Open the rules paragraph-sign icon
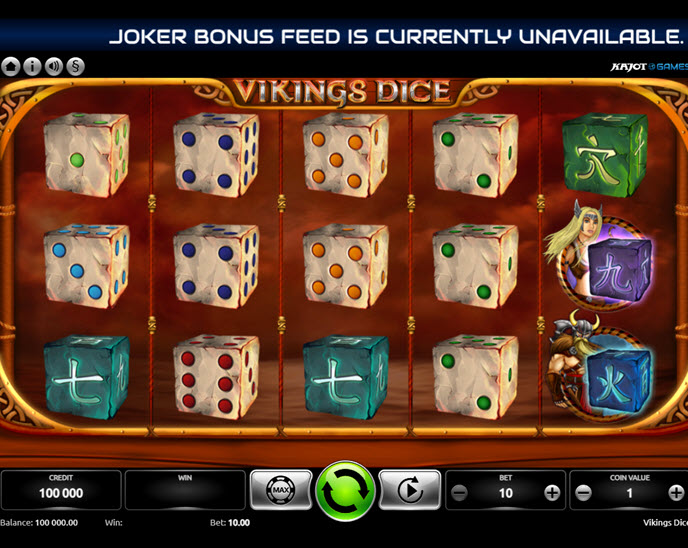Viewport: 688px width, 548px height. (x=75, y=67)
